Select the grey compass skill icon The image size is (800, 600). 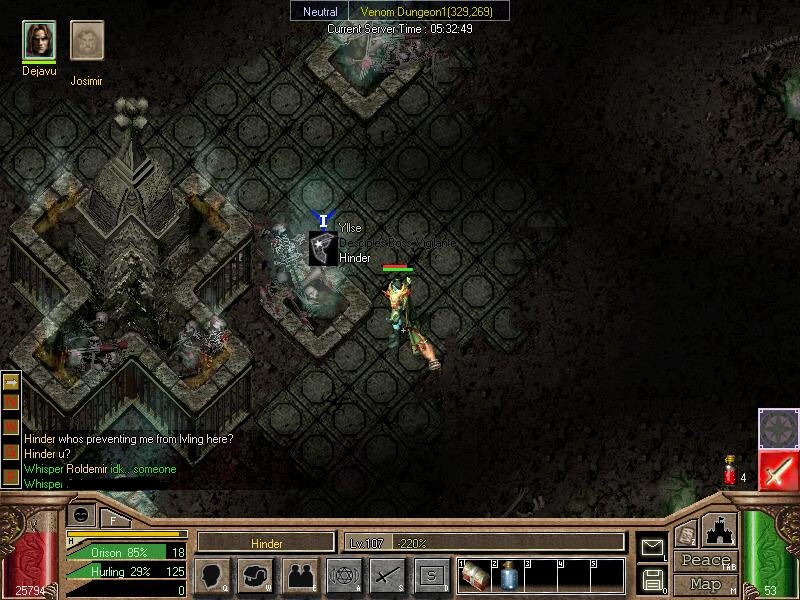pos(778,428)
